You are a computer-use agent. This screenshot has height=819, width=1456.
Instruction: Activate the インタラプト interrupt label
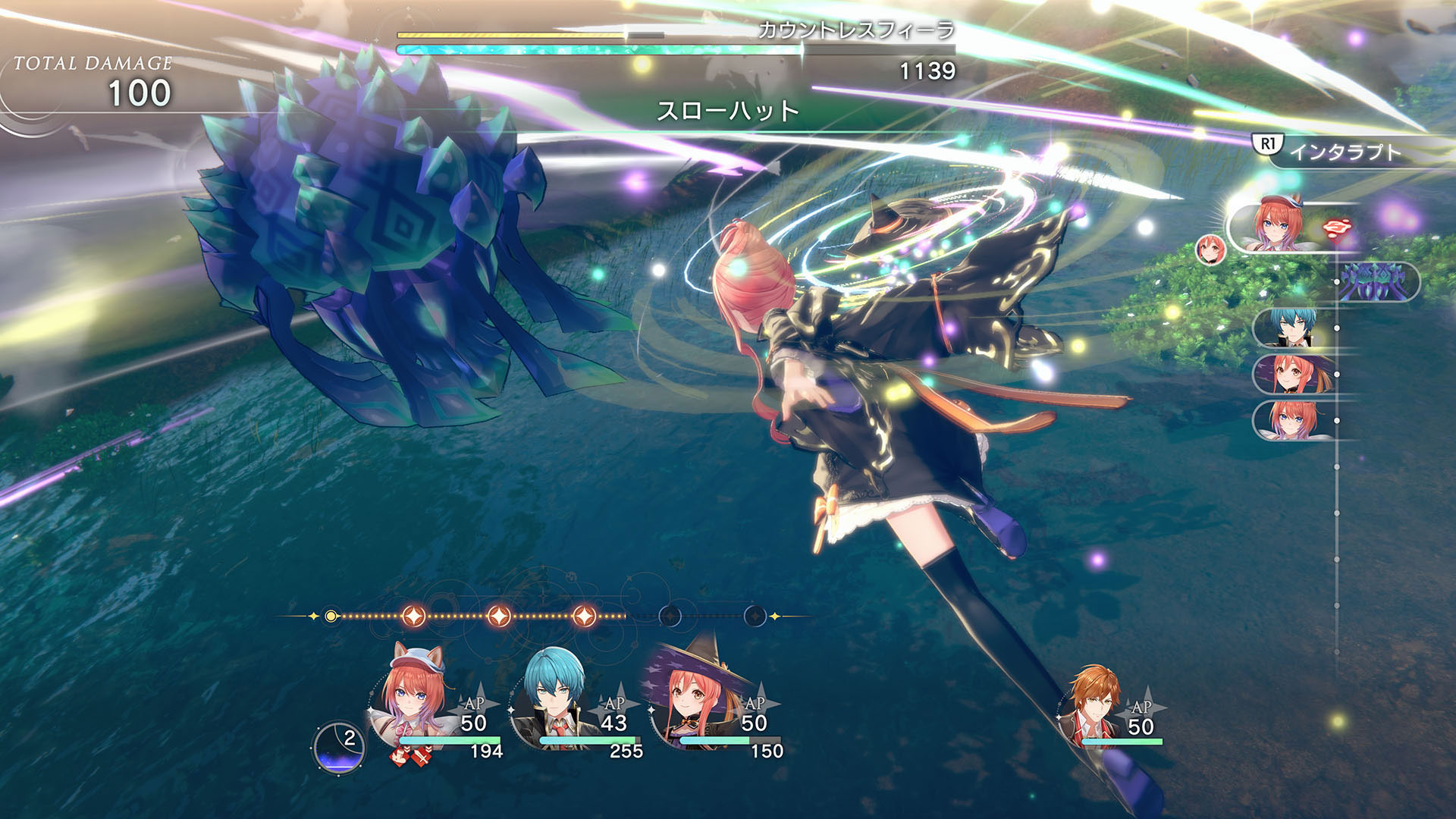coord(1345,152)
